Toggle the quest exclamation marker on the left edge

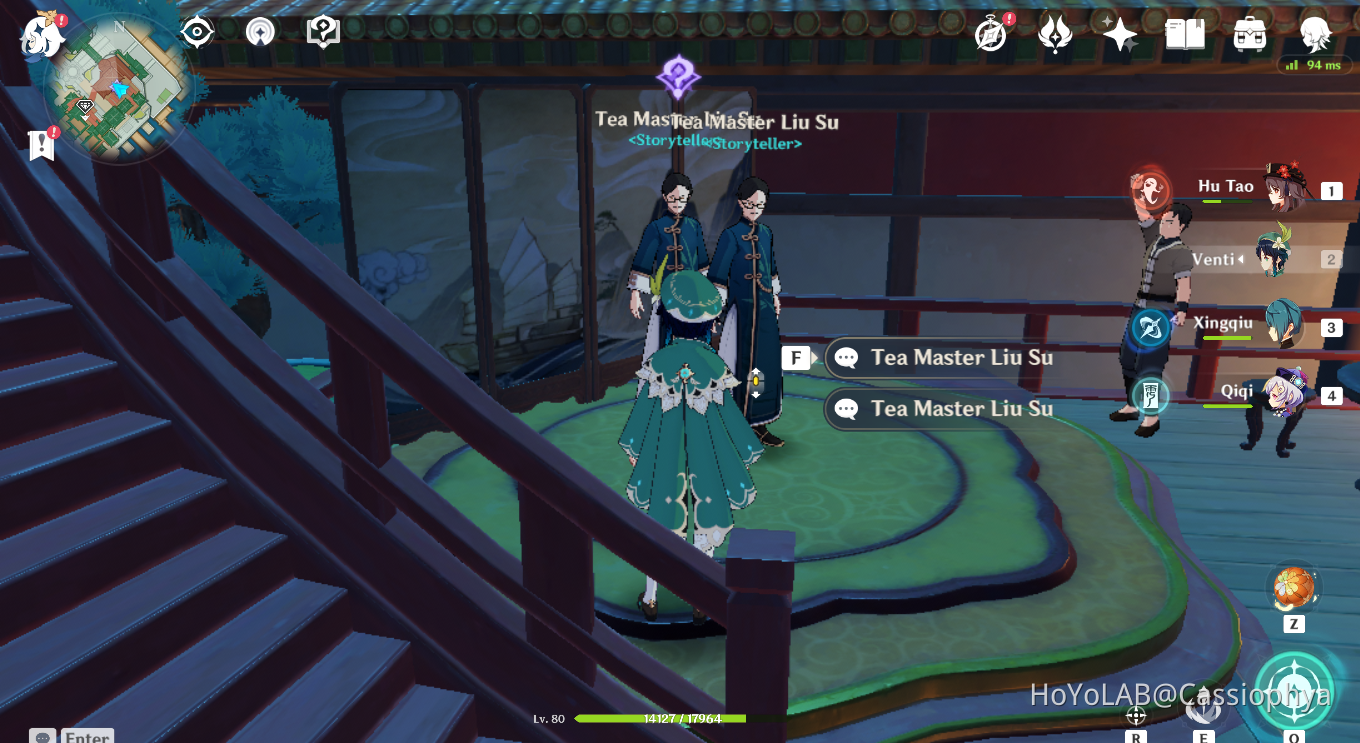tap(40, 145)
